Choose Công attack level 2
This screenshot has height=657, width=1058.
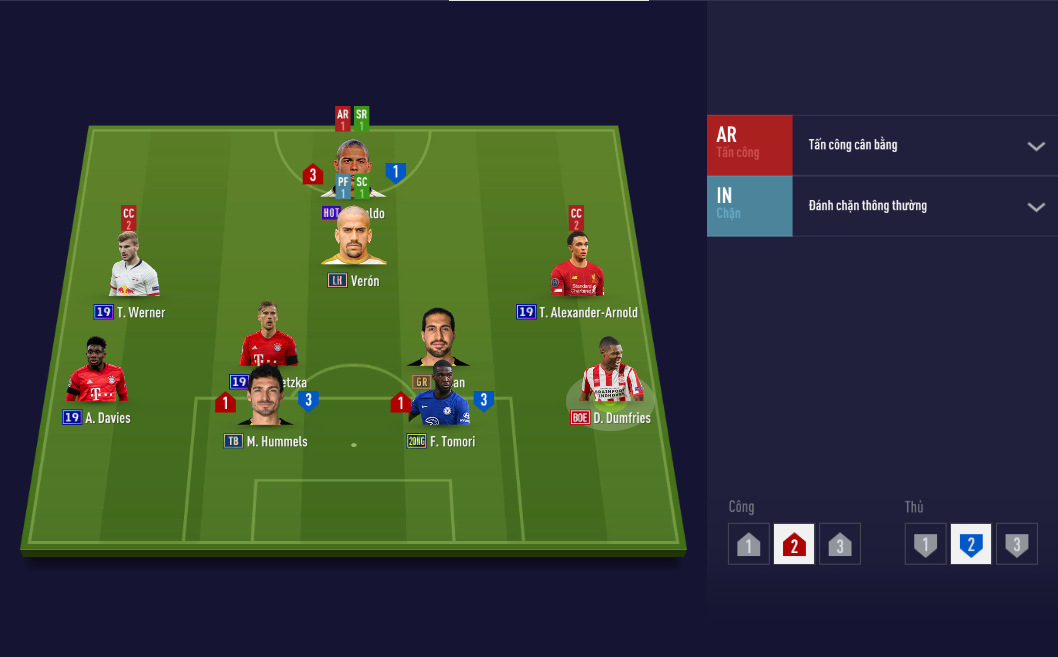794,545
